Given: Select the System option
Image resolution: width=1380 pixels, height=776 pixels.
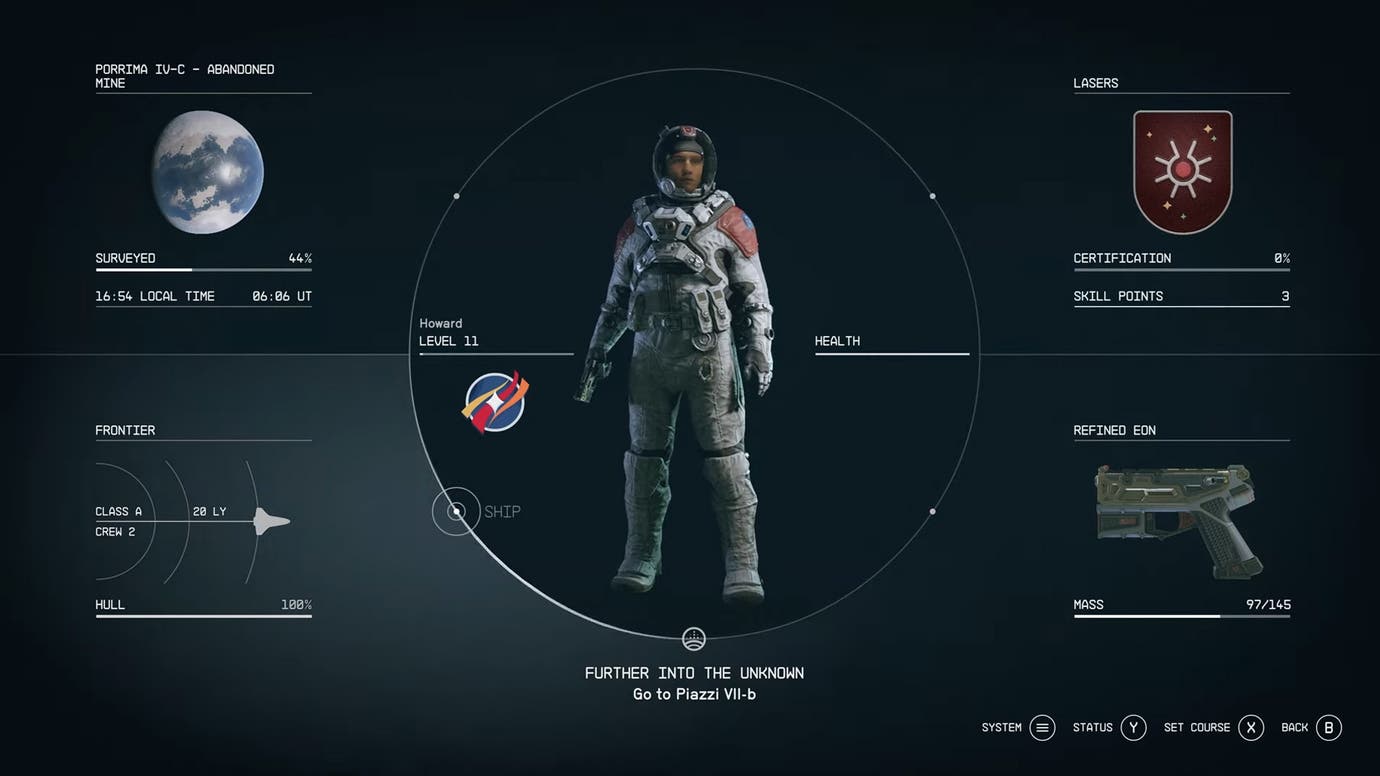Looking at the screenshot, I should coord(1042,728).
